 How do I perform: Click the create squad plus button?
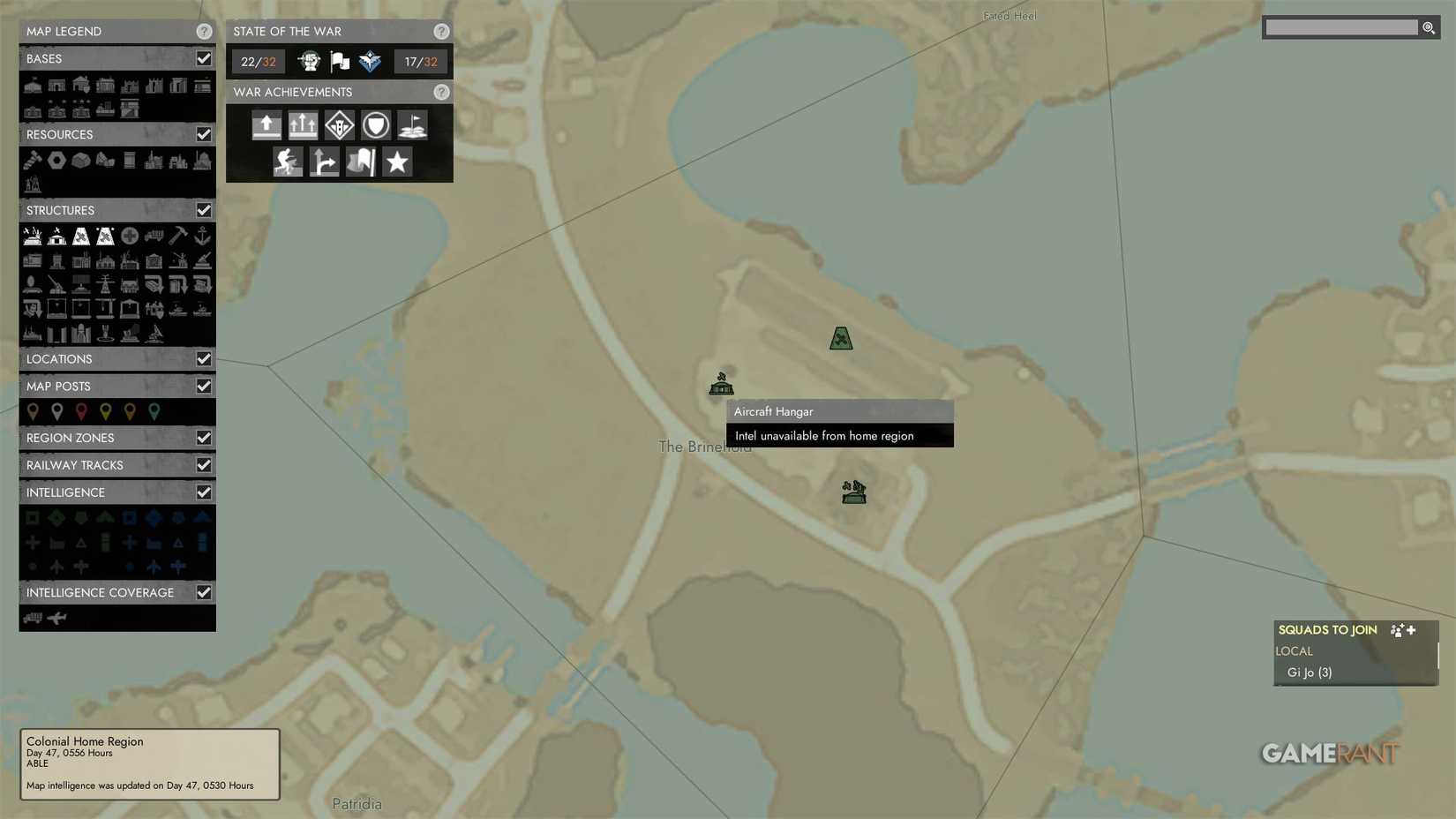(x=1412, y=630)
